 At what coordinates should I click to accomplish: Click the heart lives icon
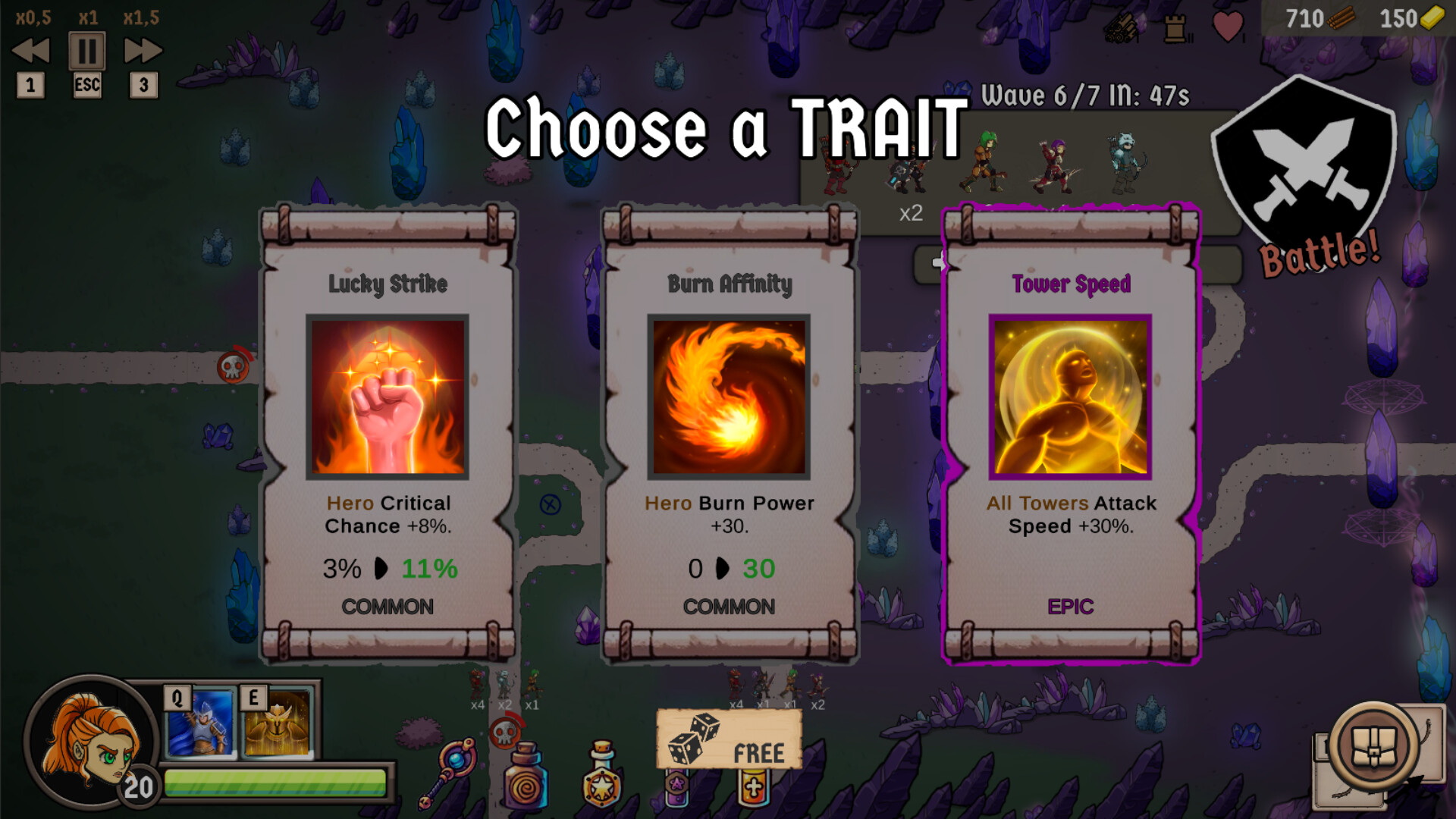point(1227,27)
